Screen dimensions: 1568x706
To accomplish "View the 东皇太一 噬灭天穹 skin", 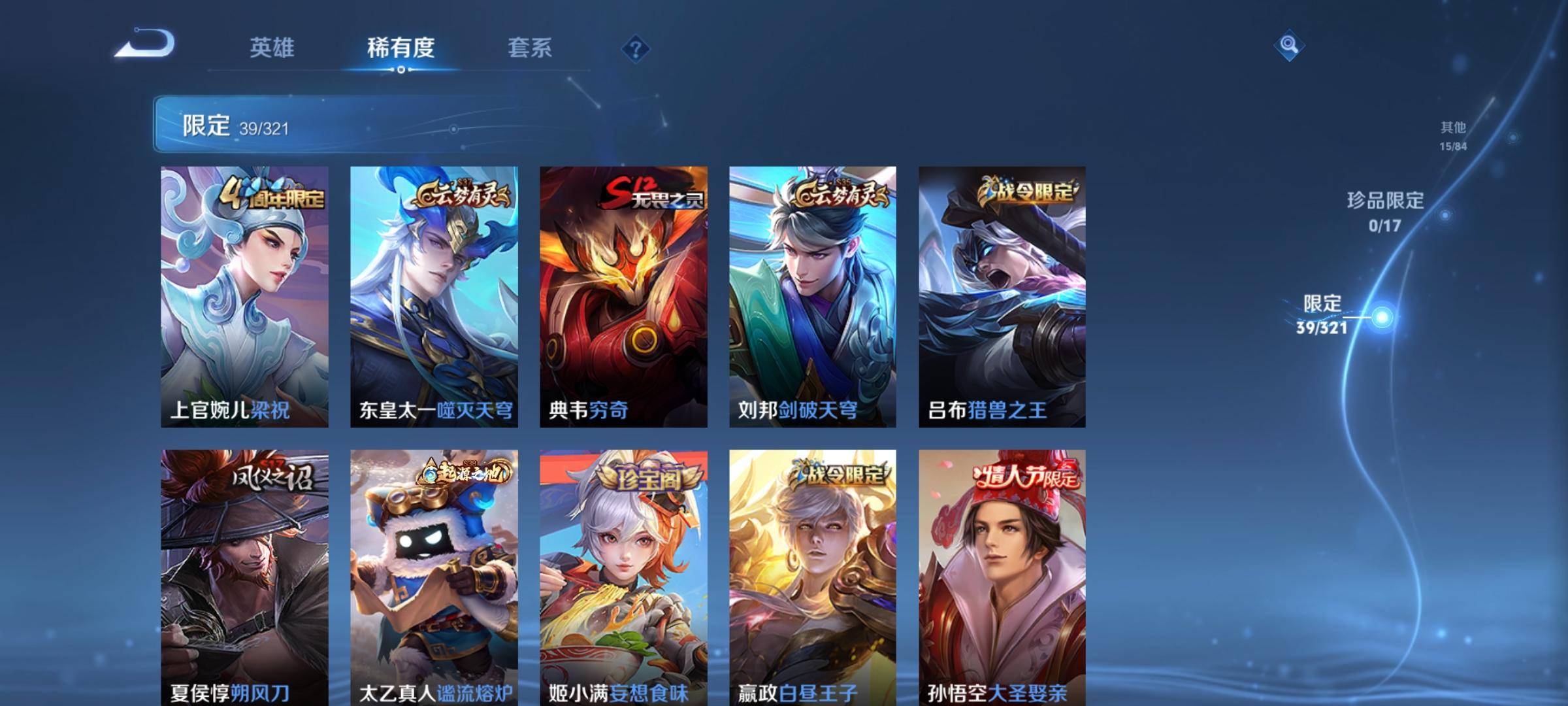I will tap(434, 297).
